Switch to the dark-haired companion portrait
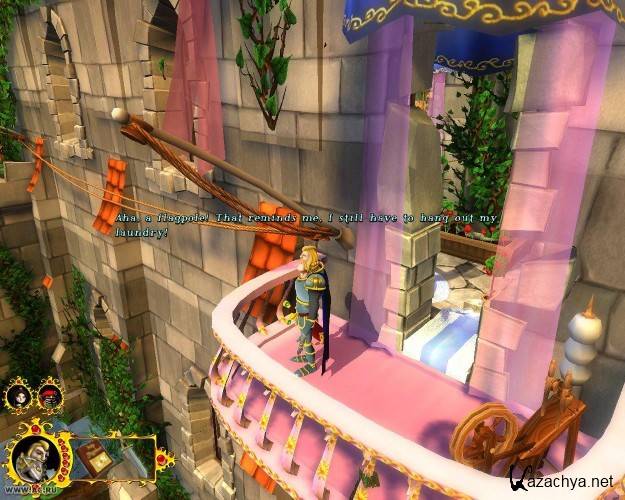This screenshot has height=500, width=625. click(17, 394)
